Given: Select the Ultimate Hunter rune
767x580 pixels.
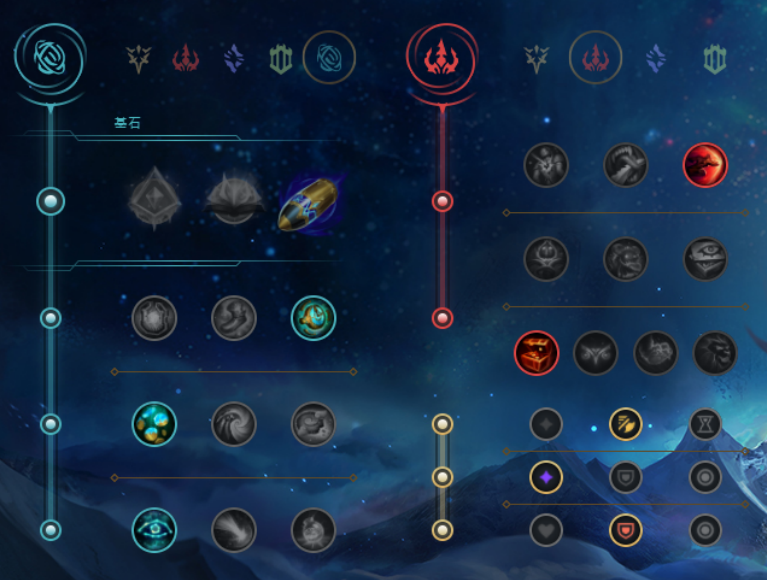Looking at the screenshot, I should click(x=715, y=352).
